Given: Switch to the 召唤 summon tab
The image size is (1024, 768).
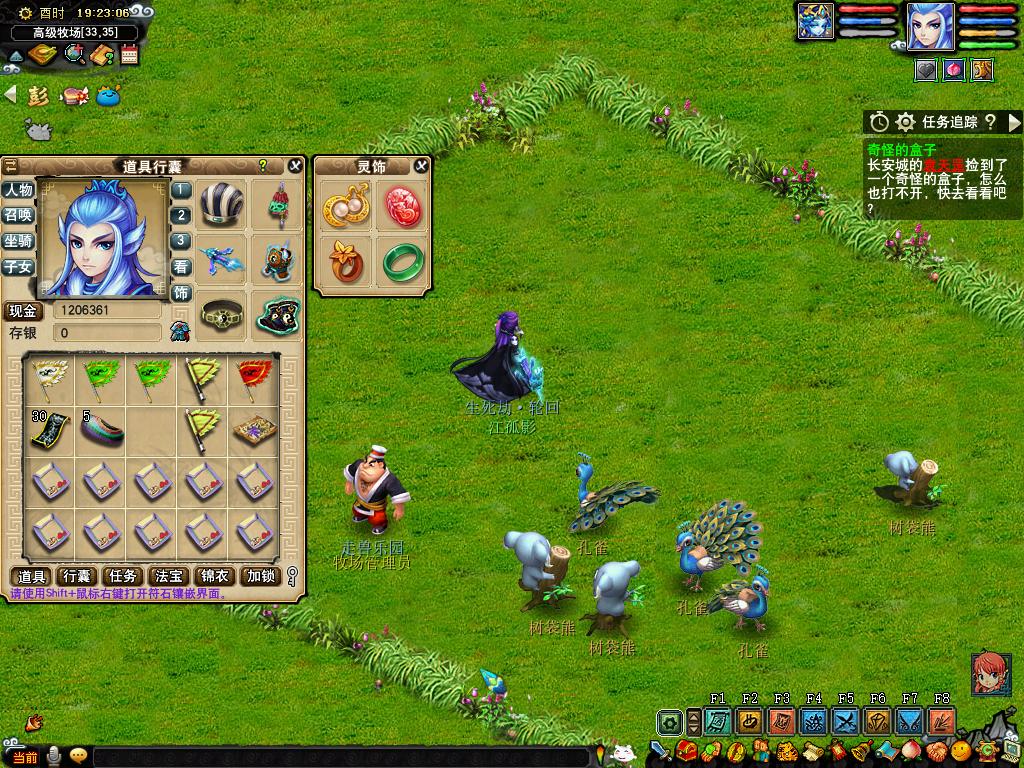Looking at the screenshot, I should point(18,215).
